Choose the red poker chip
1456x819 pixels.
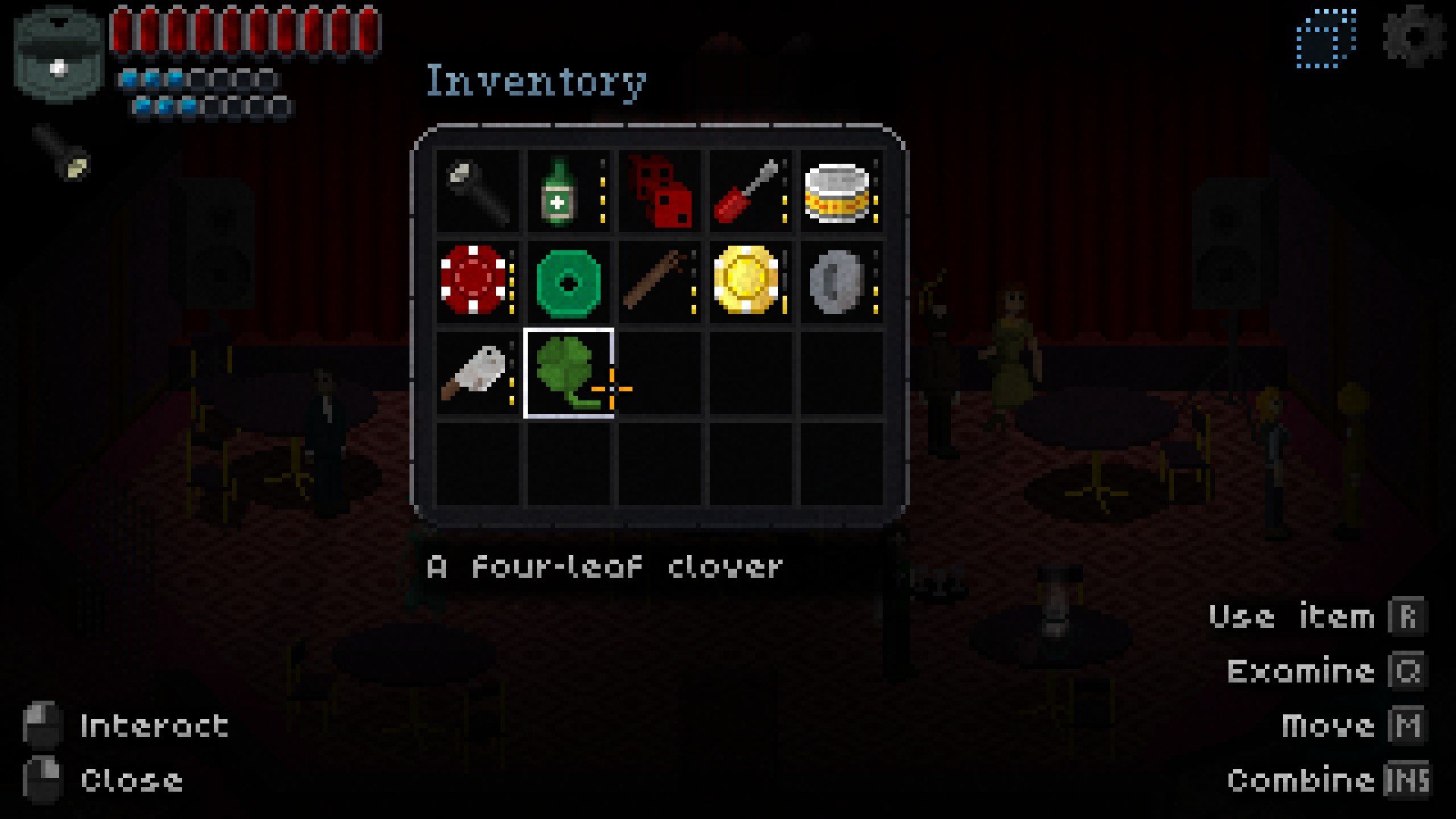tap(474, 280)
